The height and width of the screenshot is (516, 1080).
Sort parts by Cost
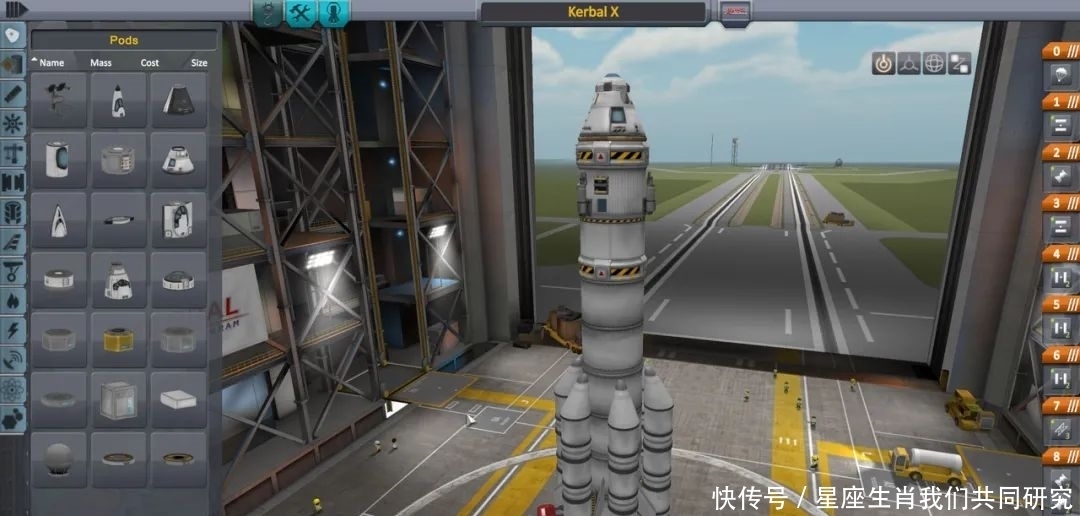[150, 62]
